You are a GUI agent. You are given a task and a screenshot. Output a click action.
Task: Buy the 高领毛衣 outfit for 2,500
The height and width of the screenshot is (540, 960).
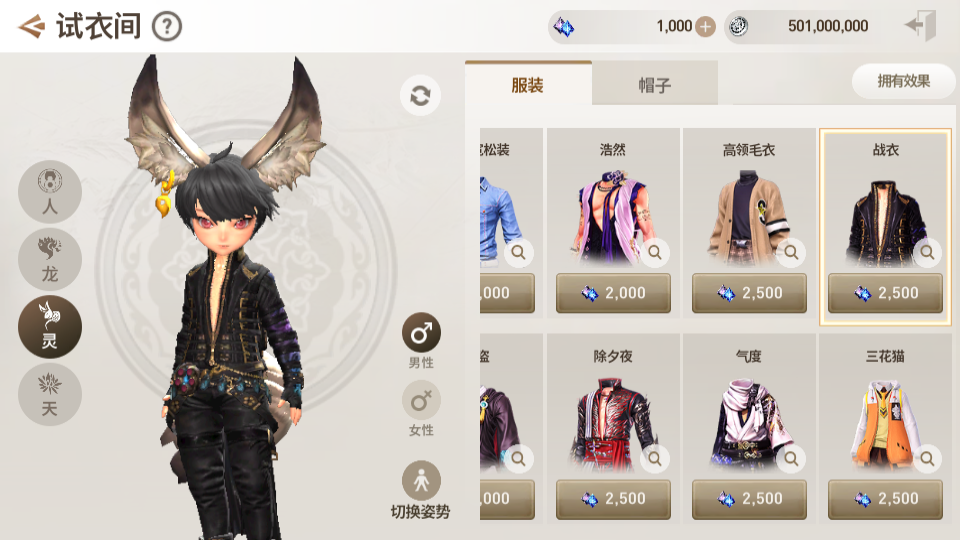click(x=749, y=293)
